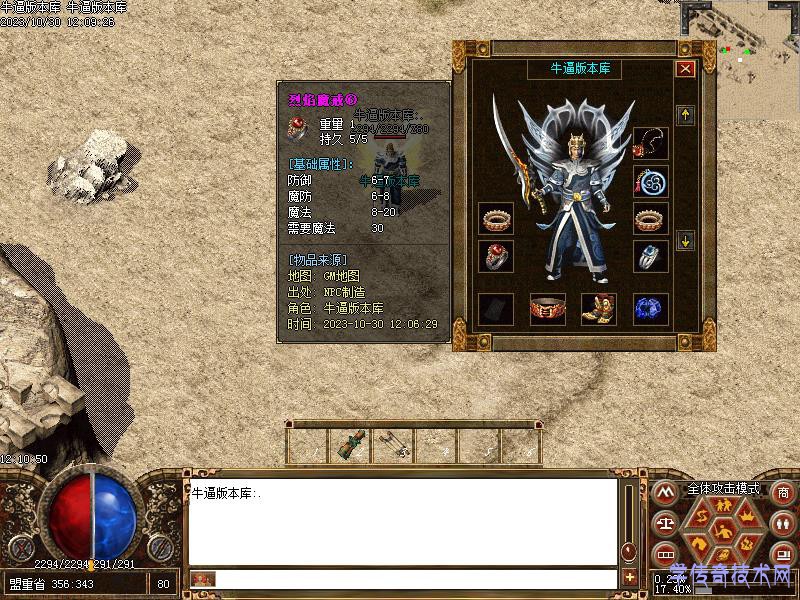The width and height of the screenshot is (800, 600).
Task: Open the two-people group button
Action: click(782, 523)
